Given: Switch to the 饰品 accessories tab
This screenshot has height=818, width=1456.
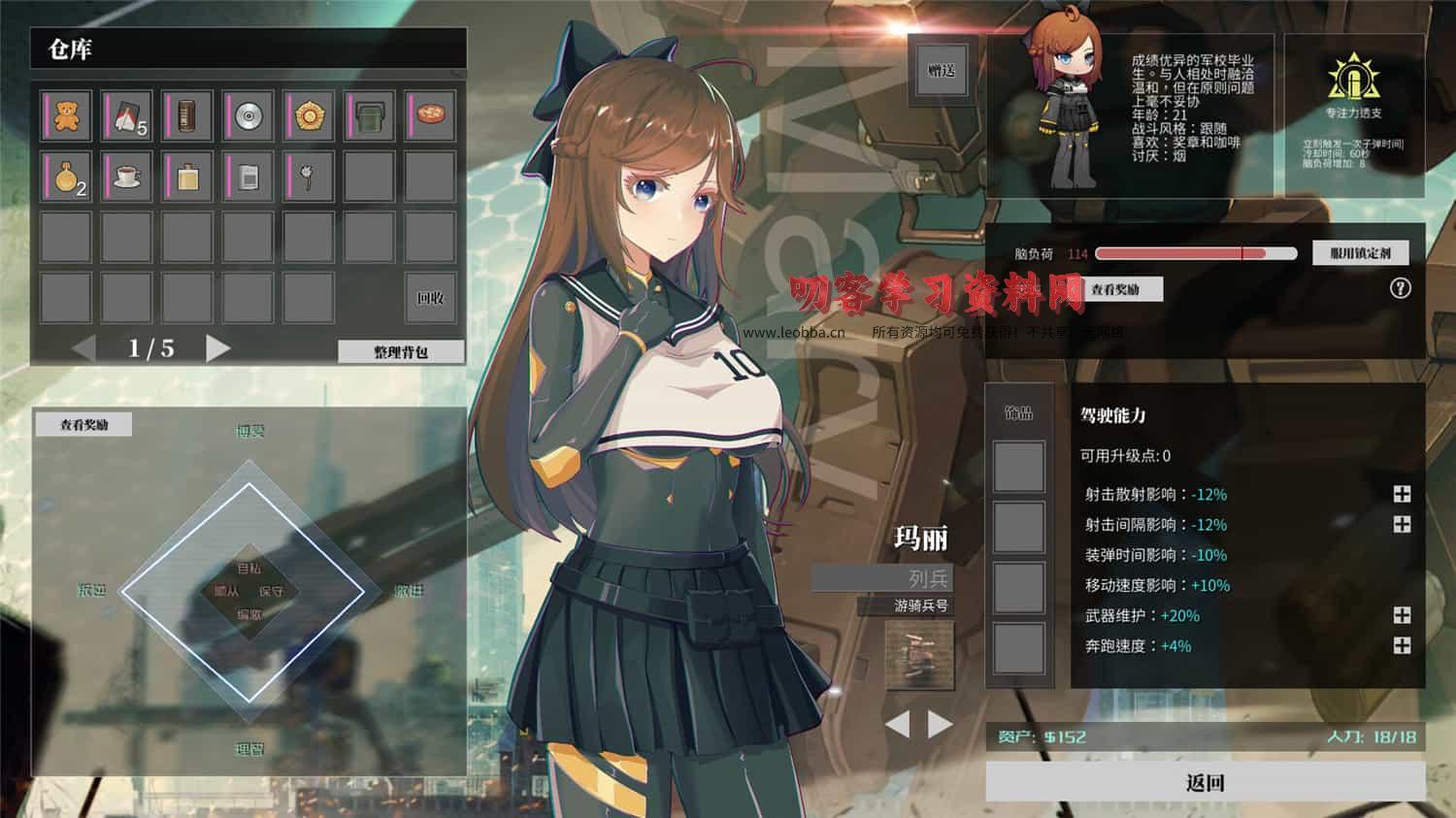Looking at the screenshot, I should tap(1019, 411).
